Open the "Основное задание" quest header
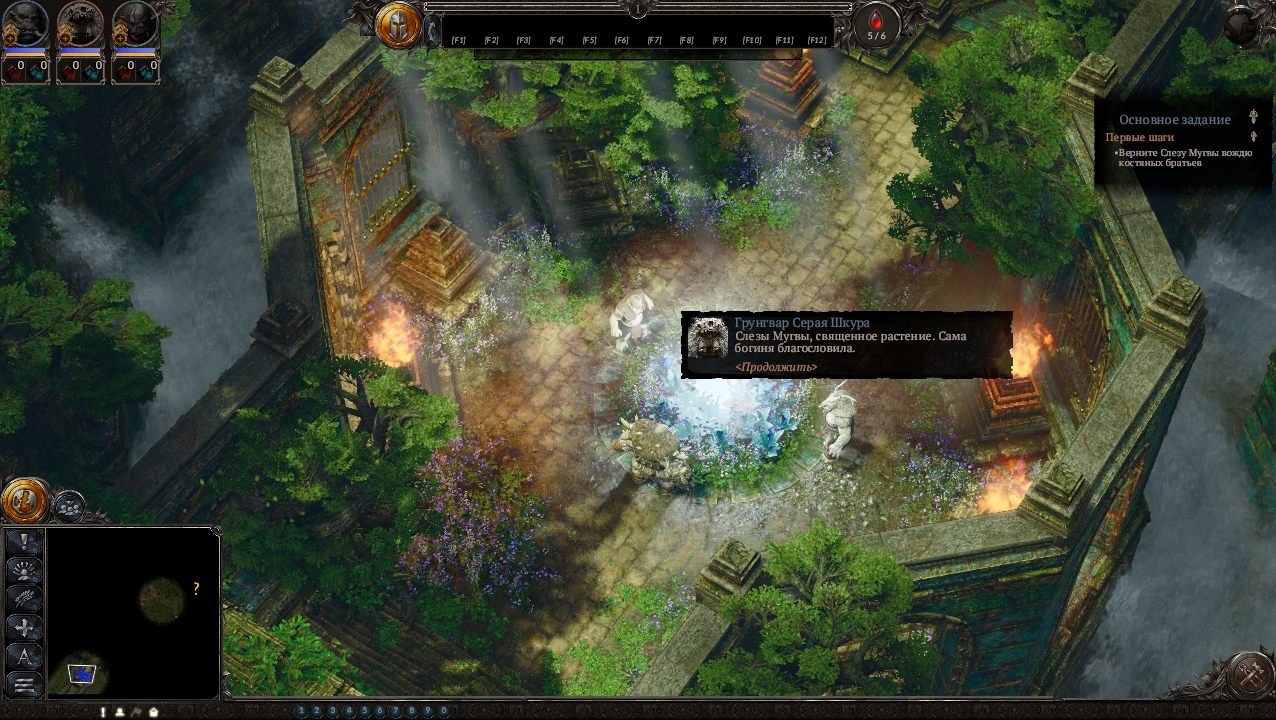The height and width of the screenshot is (720, 1276). 1174,120
